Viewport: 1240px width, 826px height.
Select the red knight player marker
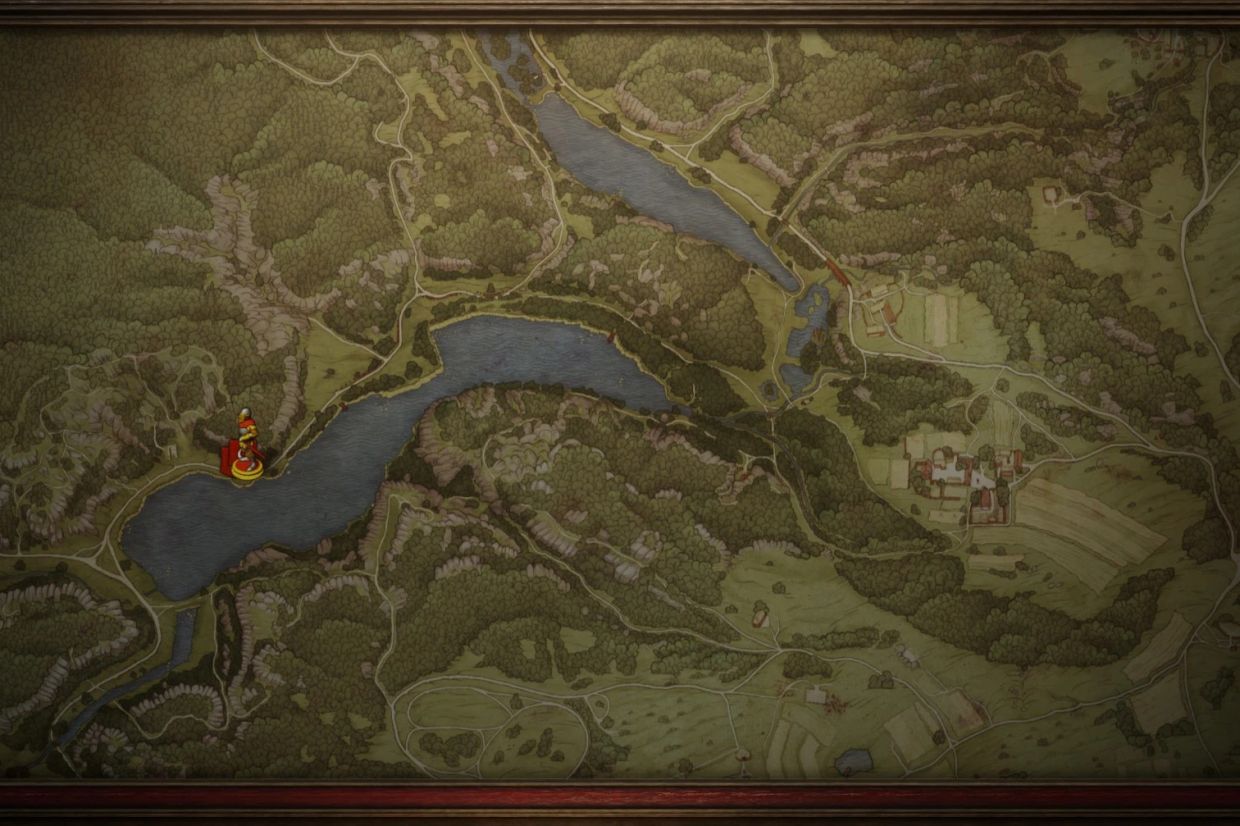click(x=245, y=450)
